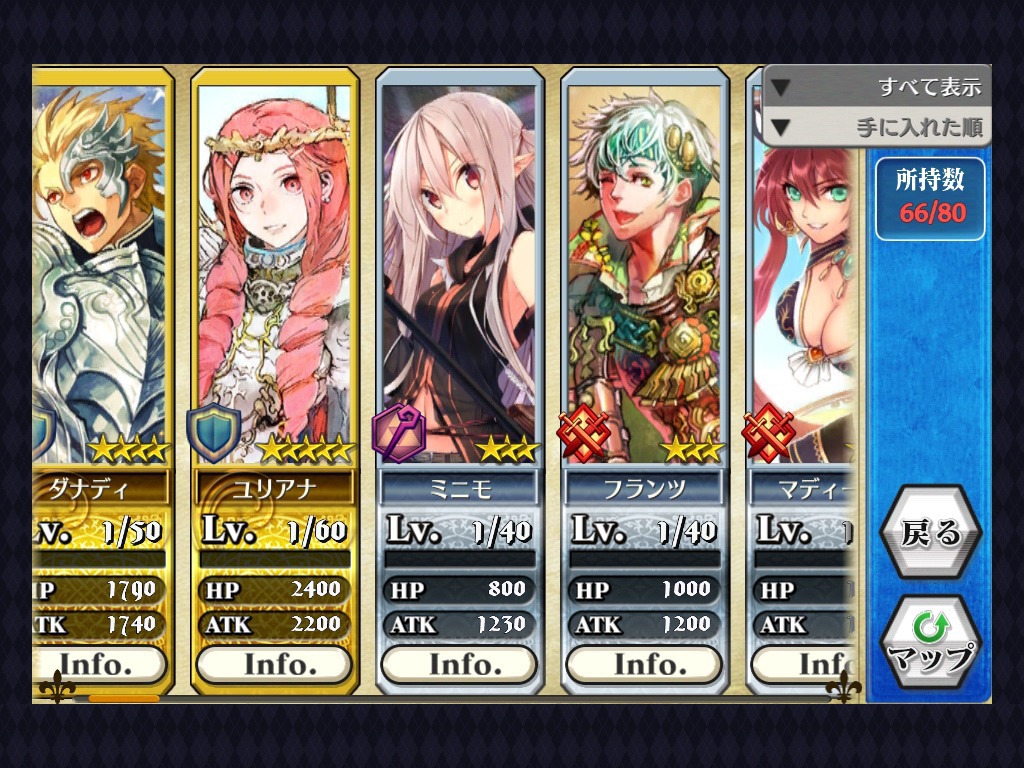Open the 手に入れた順 sort dropdown
The width and height of the screenshot is (1024, 768).
coord(877,127)
